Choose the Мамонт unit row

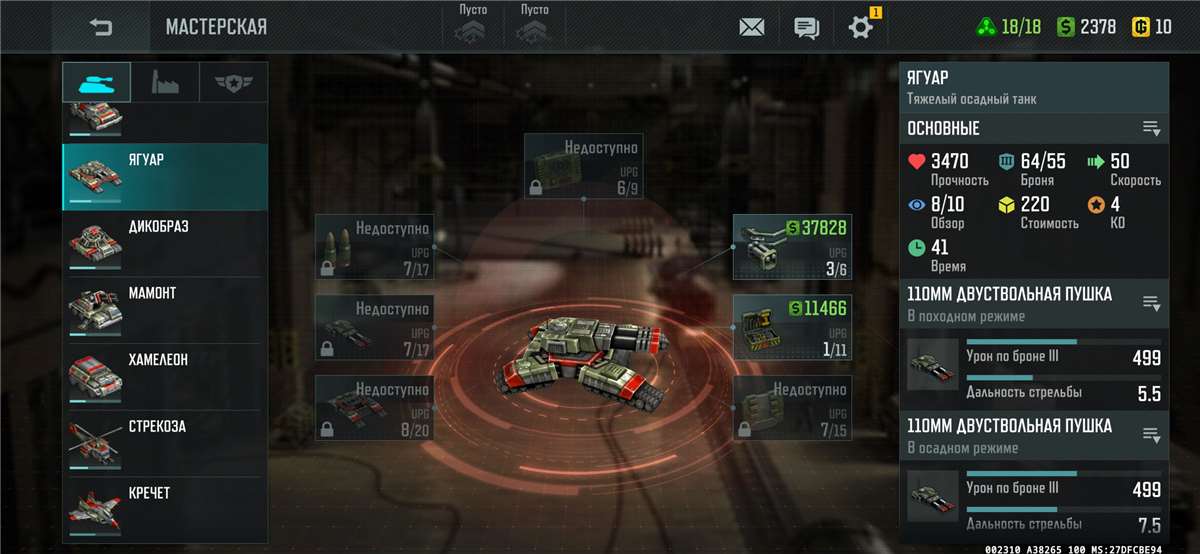click(165, 310)
